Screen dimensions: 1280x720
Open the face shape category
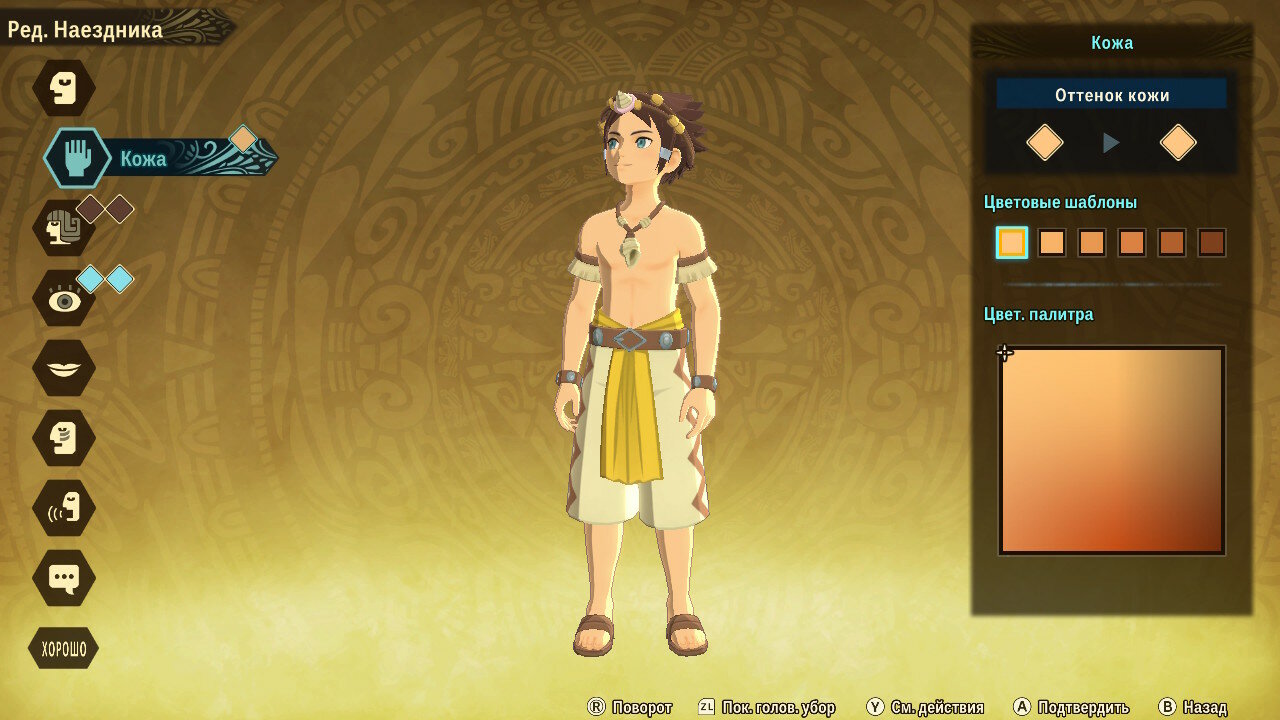click(x=64, y=88)
